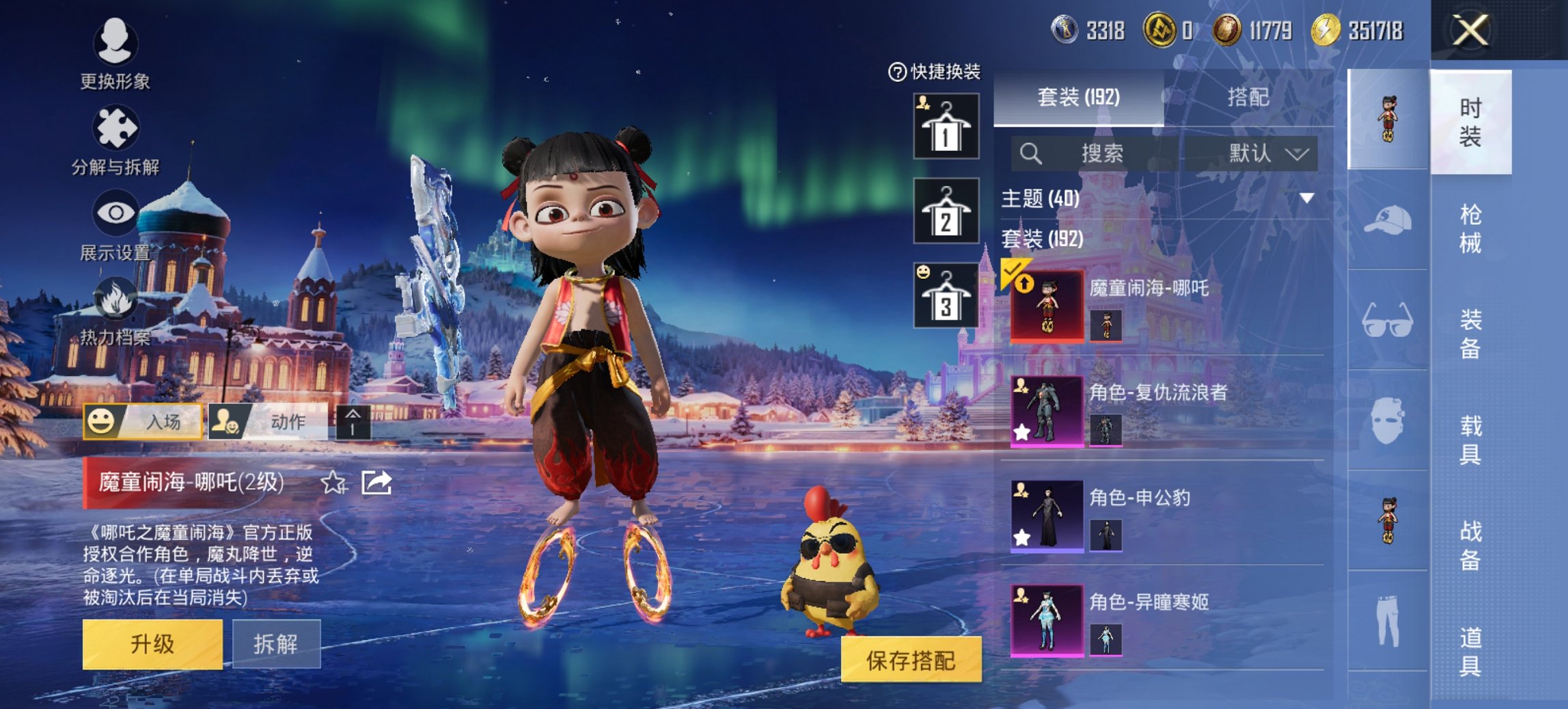Click the 拆解 dismantle button
This screenshot has width=1568, height=709.
[x=276, y=643]
